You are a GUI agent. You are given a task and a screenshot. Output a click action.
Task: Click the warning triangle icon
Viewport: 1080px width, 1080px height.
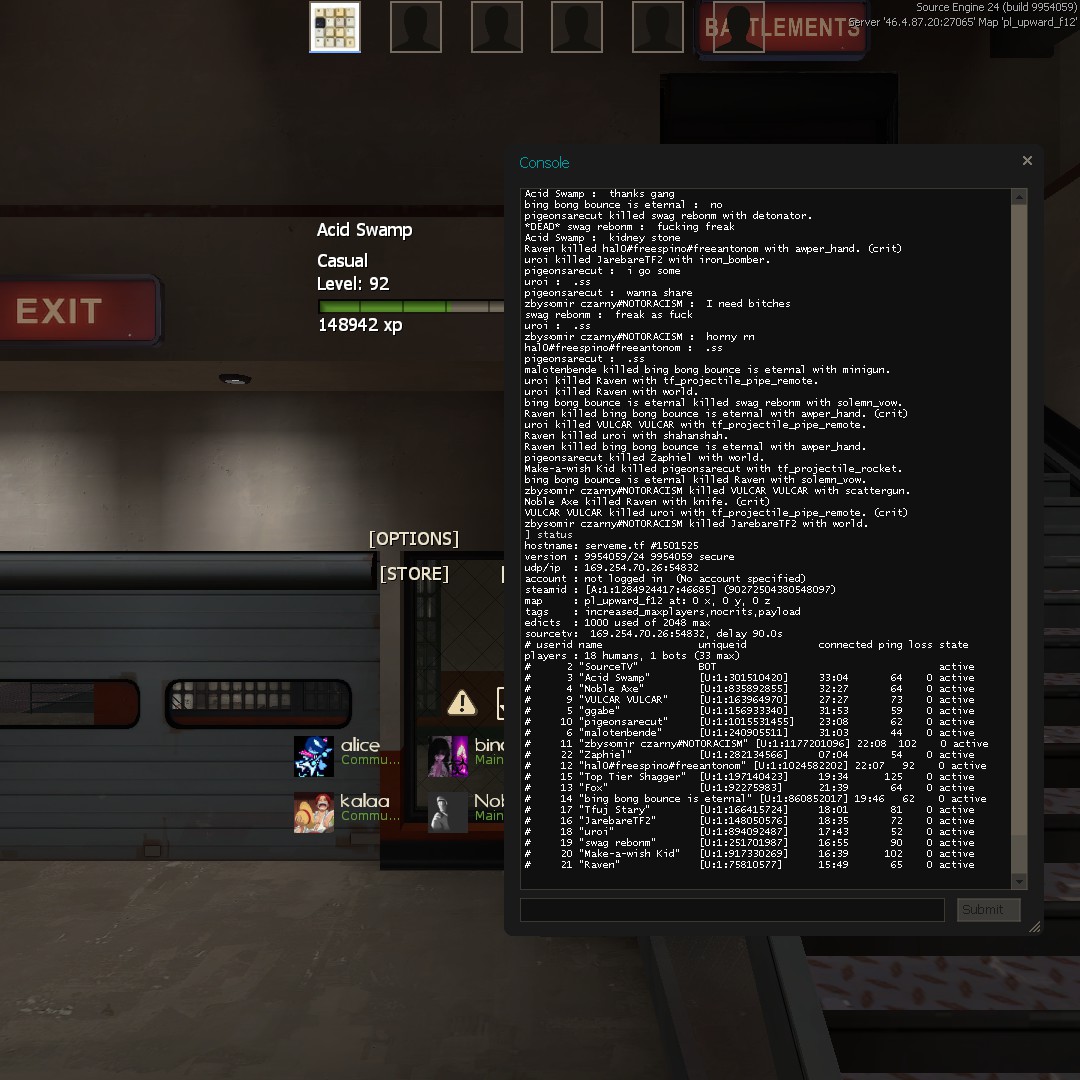(x=462, y=702)
